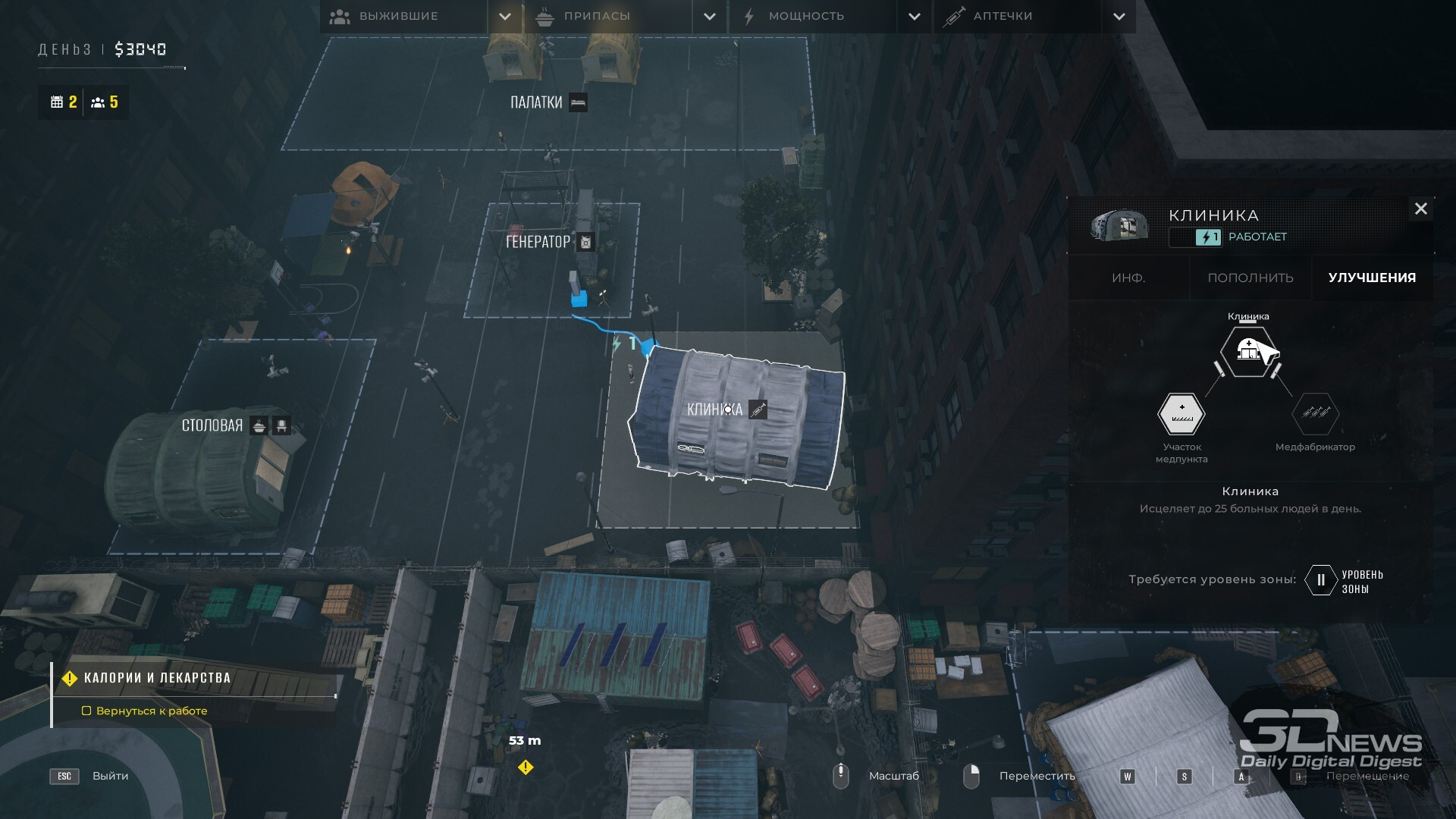Select the СТОЛОВАЯ zone label
Screen dimensions: 1456x819
(x=212, y=425)
